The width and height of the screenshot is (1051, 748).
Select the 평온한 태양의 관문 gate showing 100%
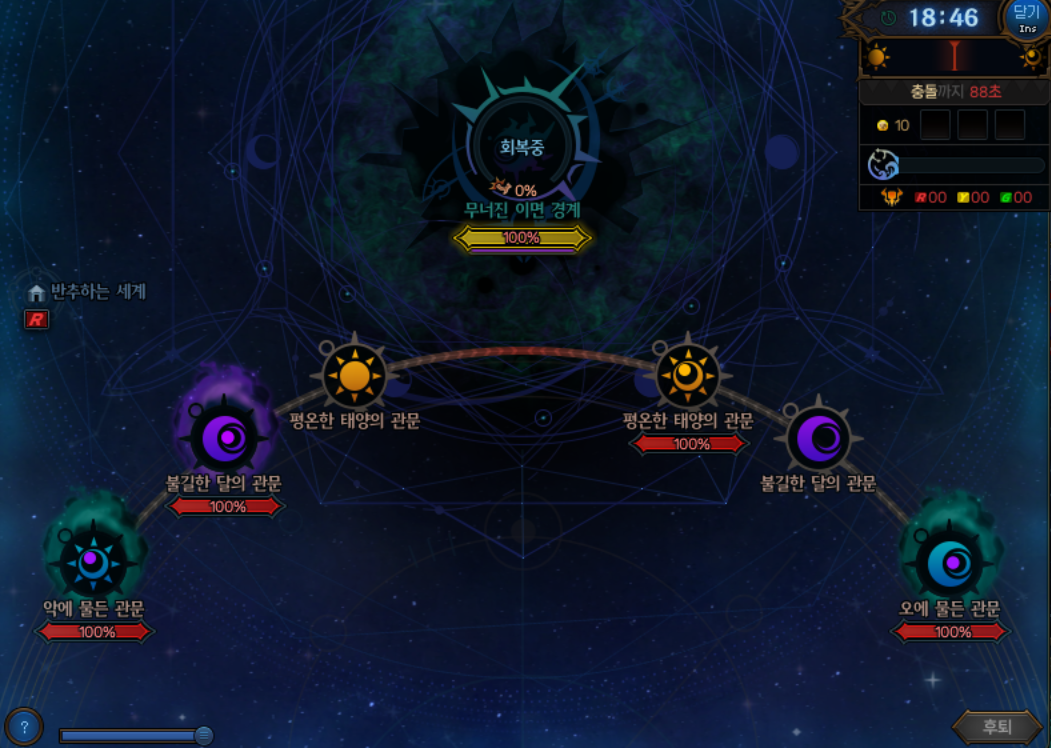coord(688,376)
